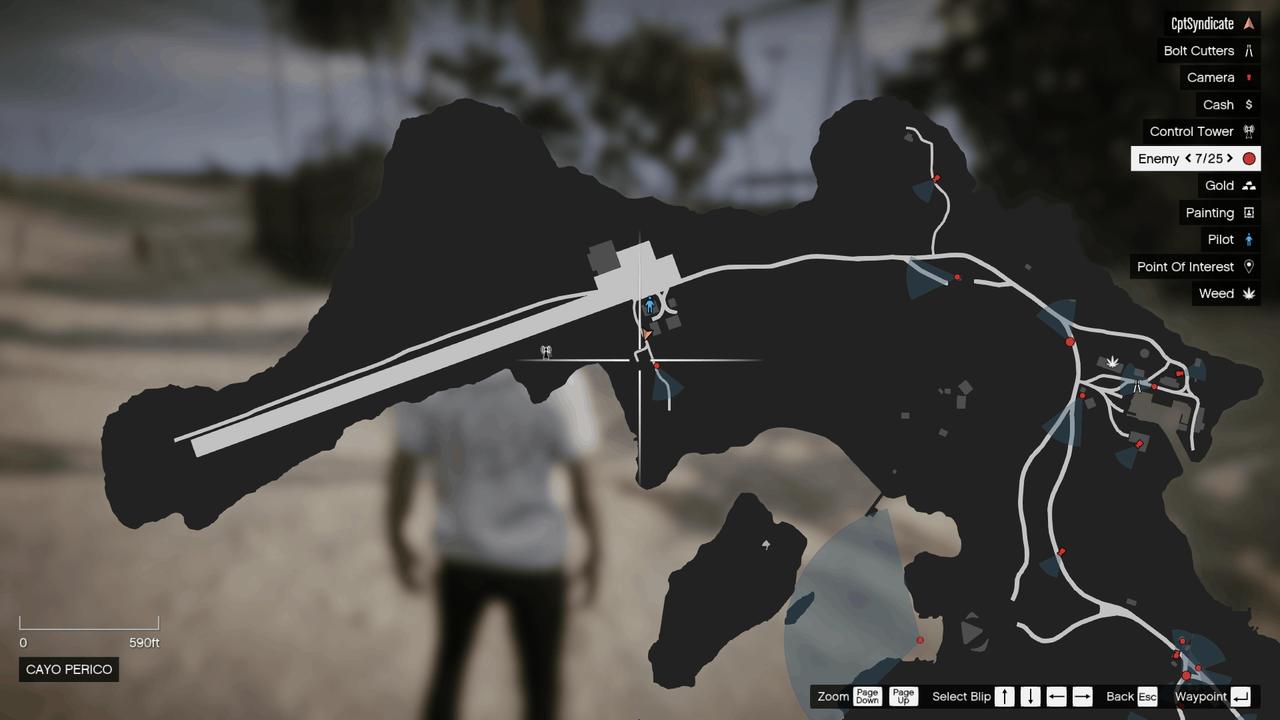Click the Painting frame icon
Screen dimensions: 1280x720
(1247, 212)
